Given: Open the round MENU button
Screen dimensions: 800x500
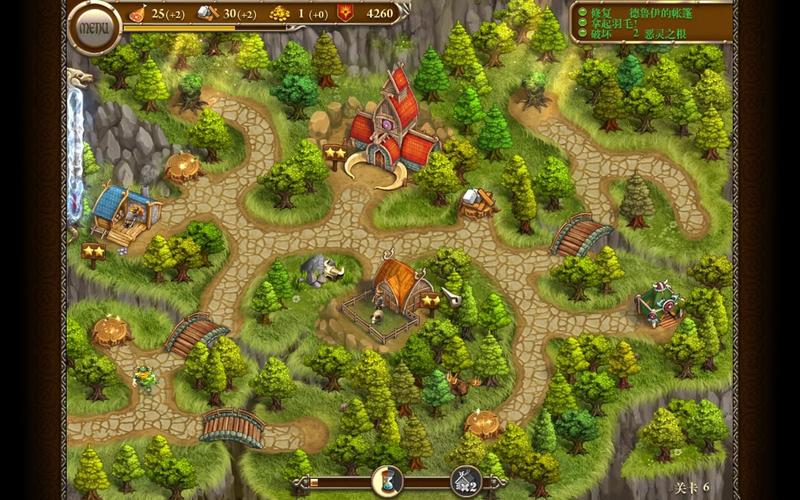Looking at the screenshot, I should coord(93,27).
